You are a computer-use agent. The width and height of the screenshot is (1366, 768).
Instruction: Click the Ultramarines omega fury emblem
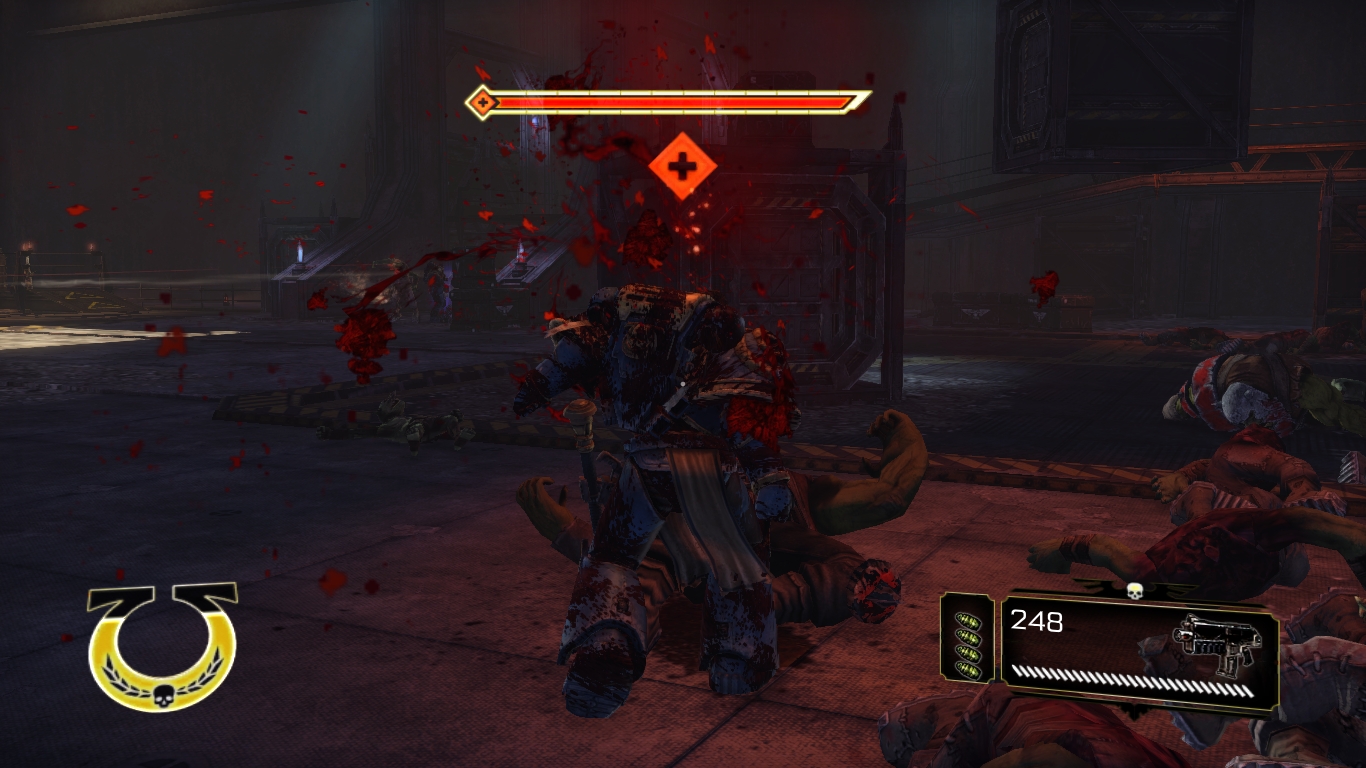[x=162, y=647]
